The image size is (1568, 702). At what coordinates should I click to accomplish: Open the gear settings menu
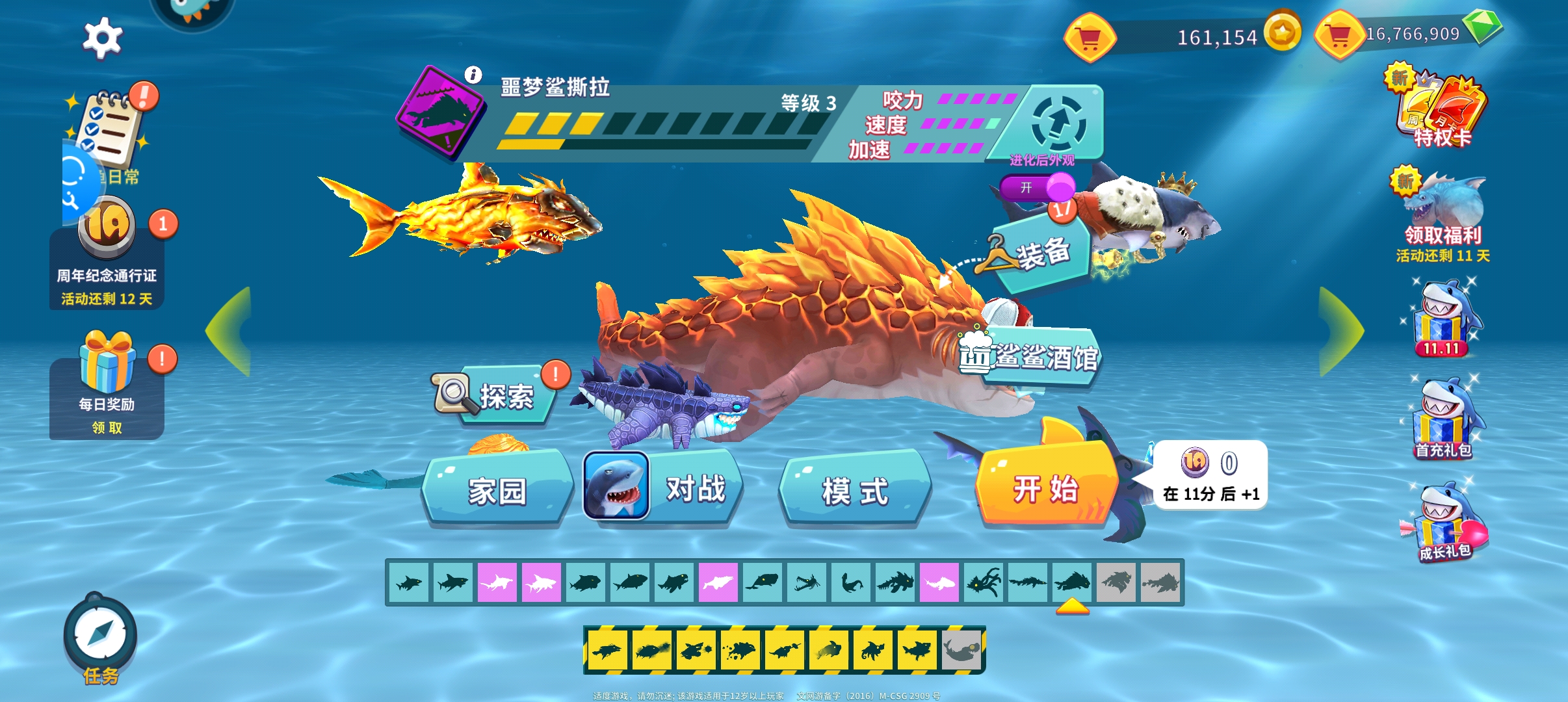point(102,38)
